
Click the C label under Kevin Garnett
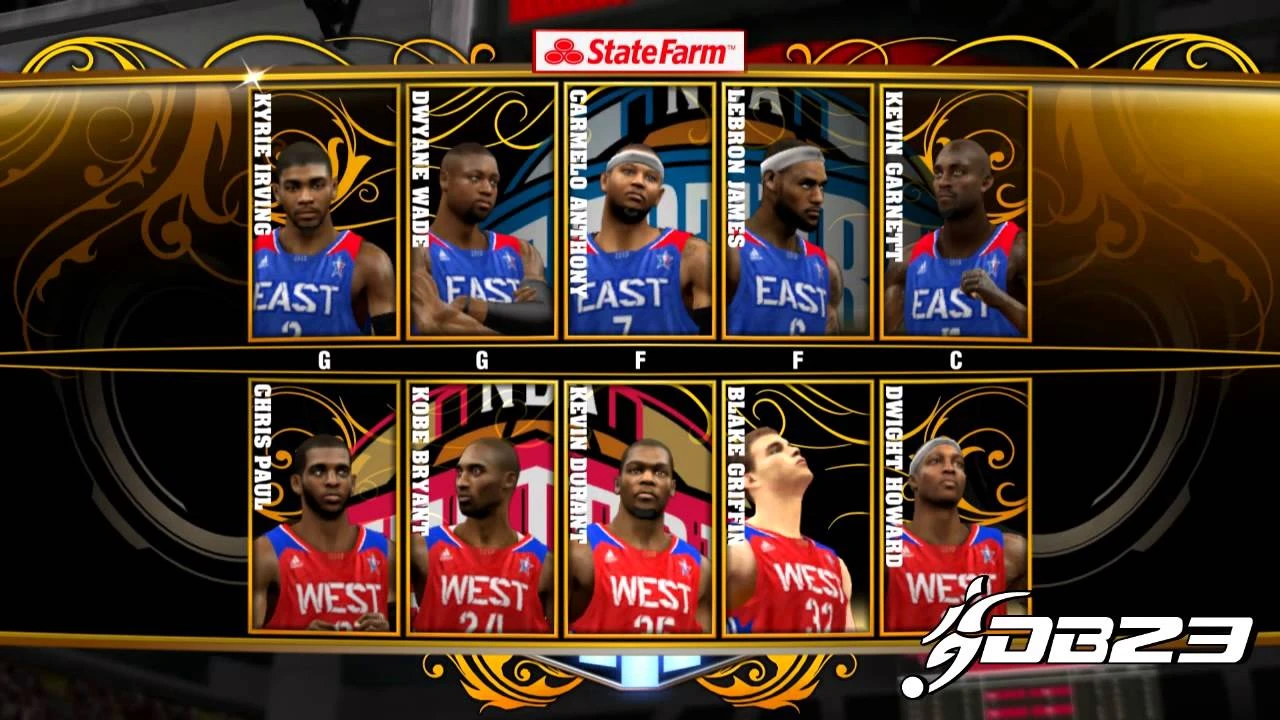click(x=955, y=360)
